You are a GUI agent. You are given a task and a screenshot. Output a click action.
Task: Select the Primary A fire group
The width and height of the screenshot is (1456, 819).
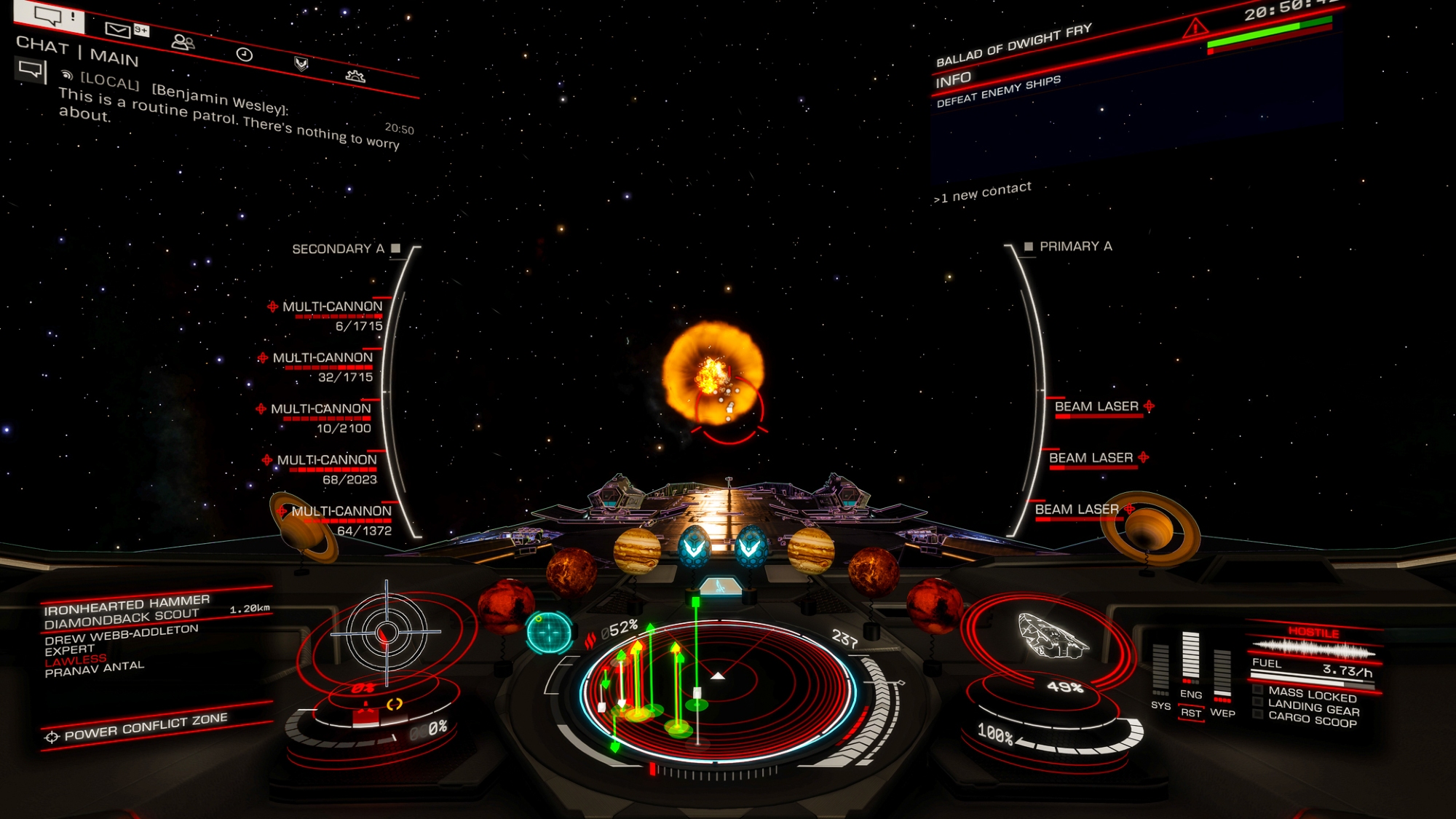[1069, 247]
